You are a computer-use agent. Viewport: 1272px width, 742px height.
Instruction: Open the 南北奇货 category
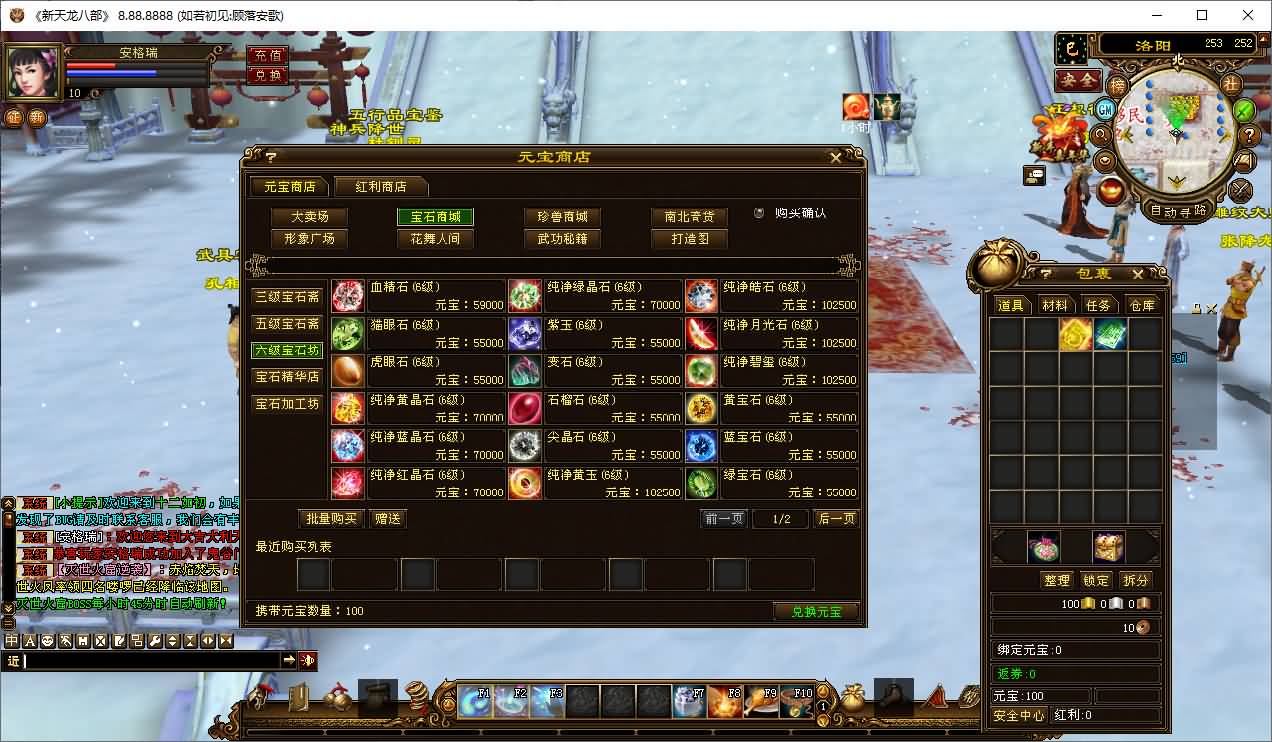[x=689, y=217]
